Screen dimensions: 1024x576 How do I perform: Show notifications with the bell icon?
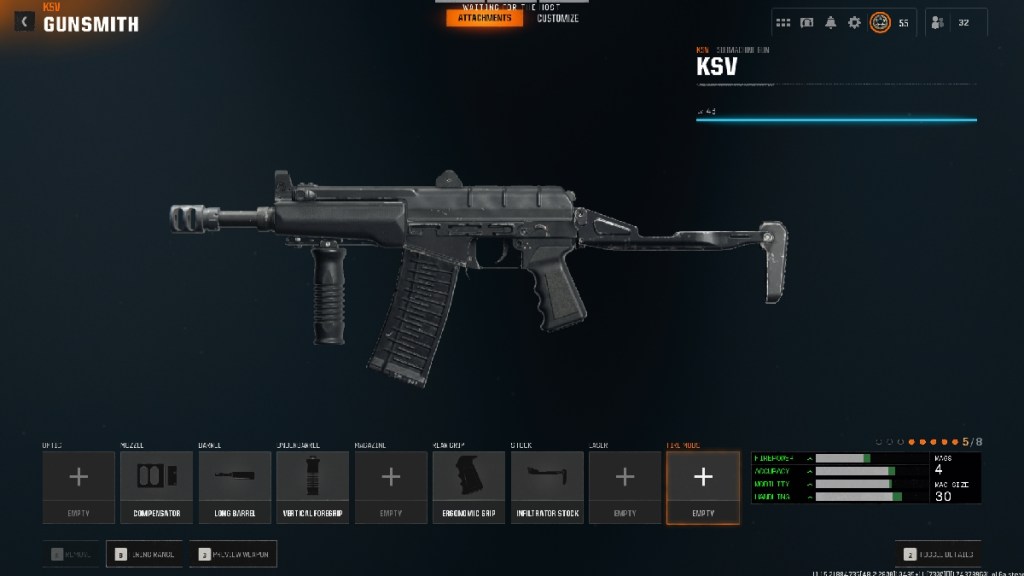(x=830, y=23)
